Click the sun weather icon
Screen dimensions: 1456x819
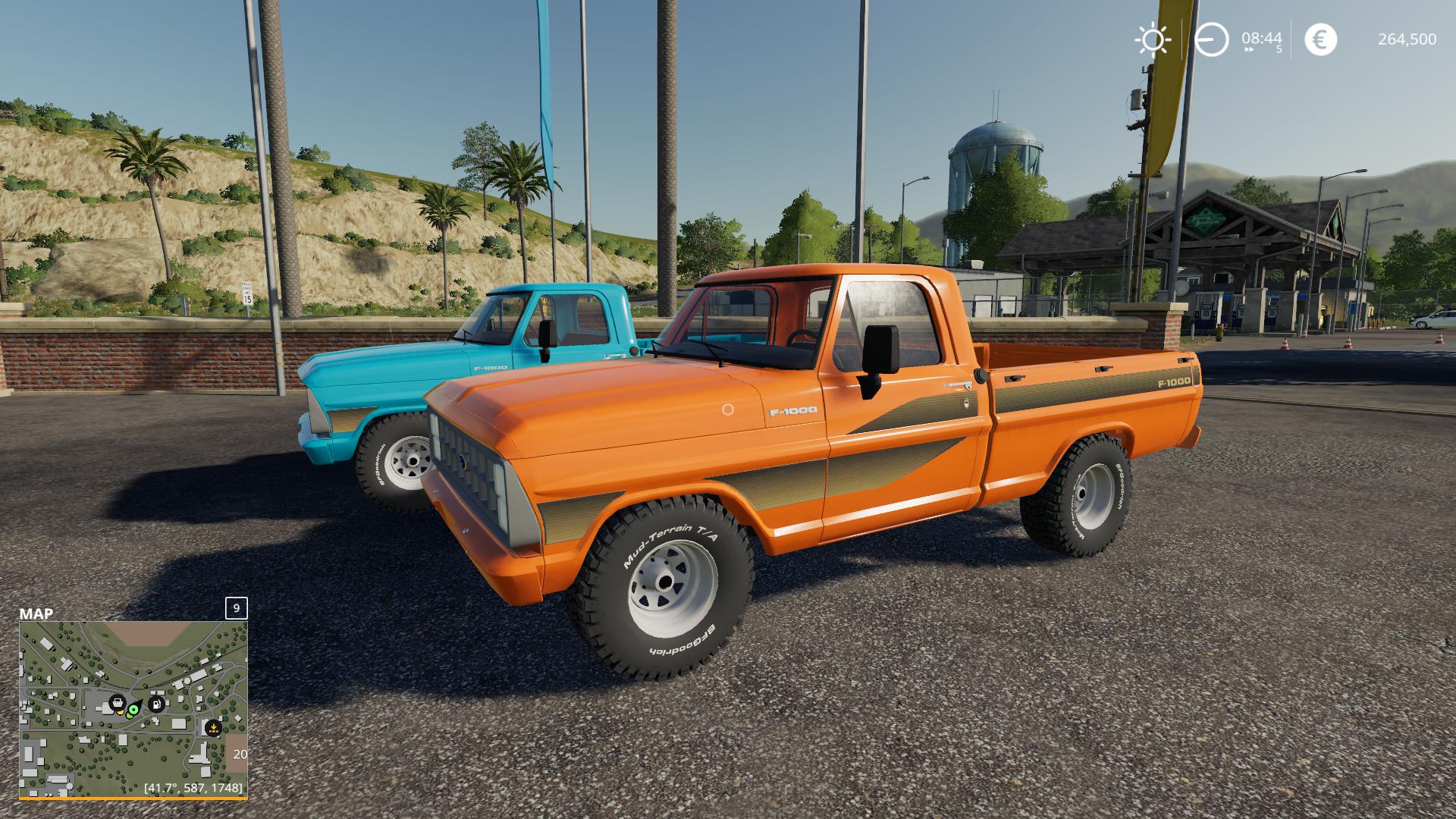click(x=1152, y=39)
